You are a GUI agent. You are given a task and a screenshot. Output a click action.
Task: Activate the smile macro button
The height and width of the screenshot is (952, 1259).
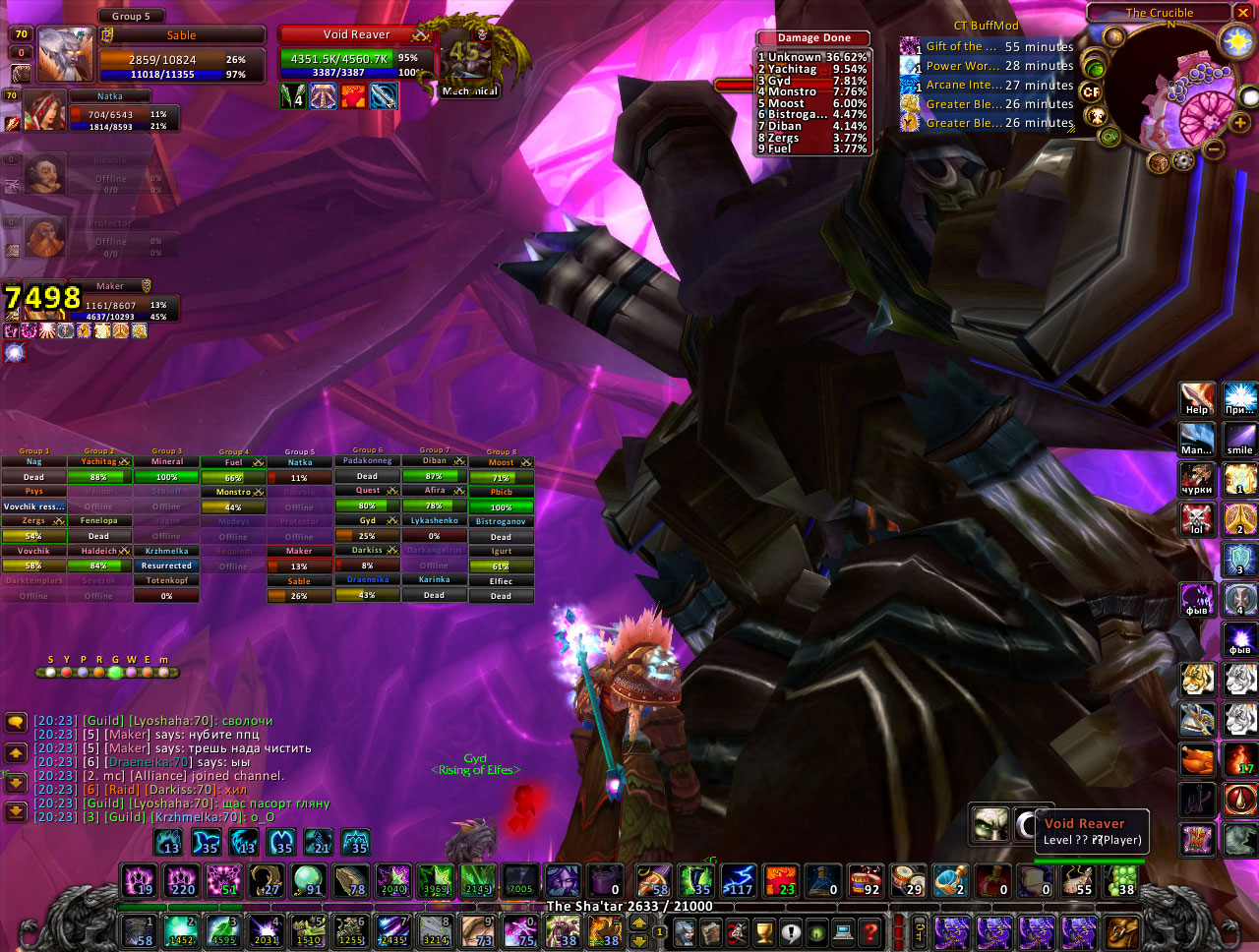tap(1239, 440)
